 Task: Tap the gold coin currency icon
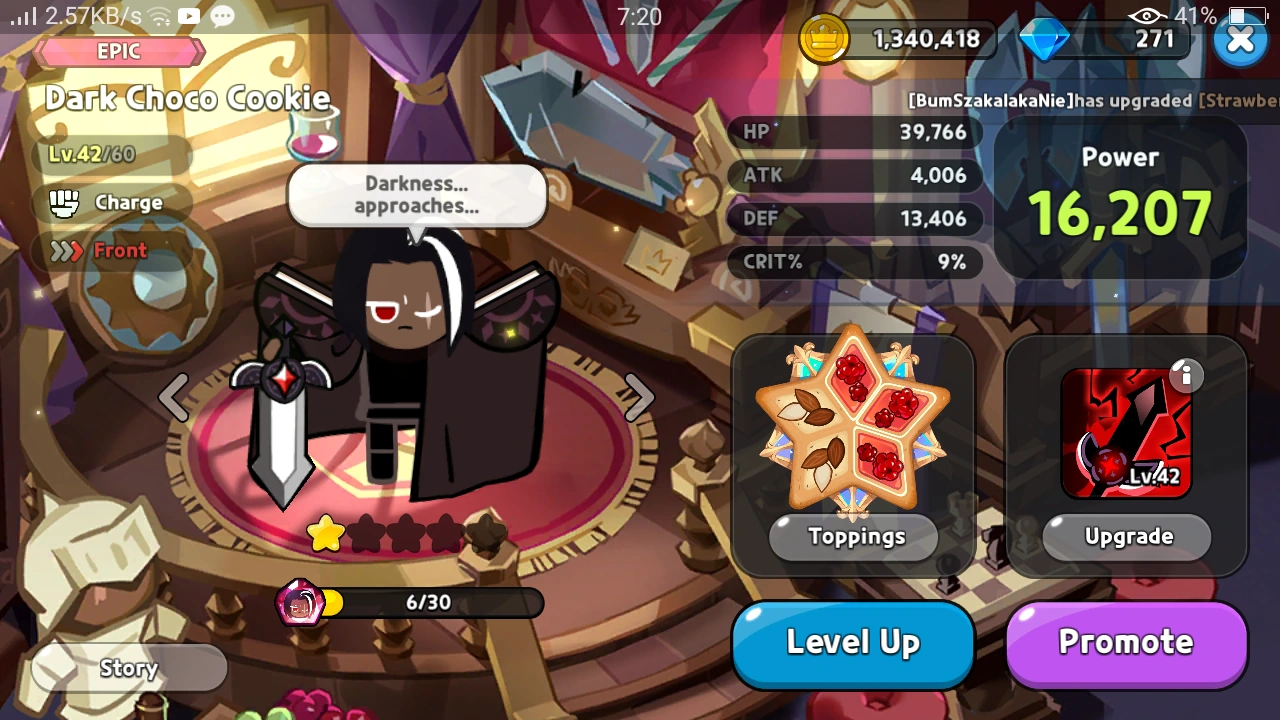pos(825,40)
